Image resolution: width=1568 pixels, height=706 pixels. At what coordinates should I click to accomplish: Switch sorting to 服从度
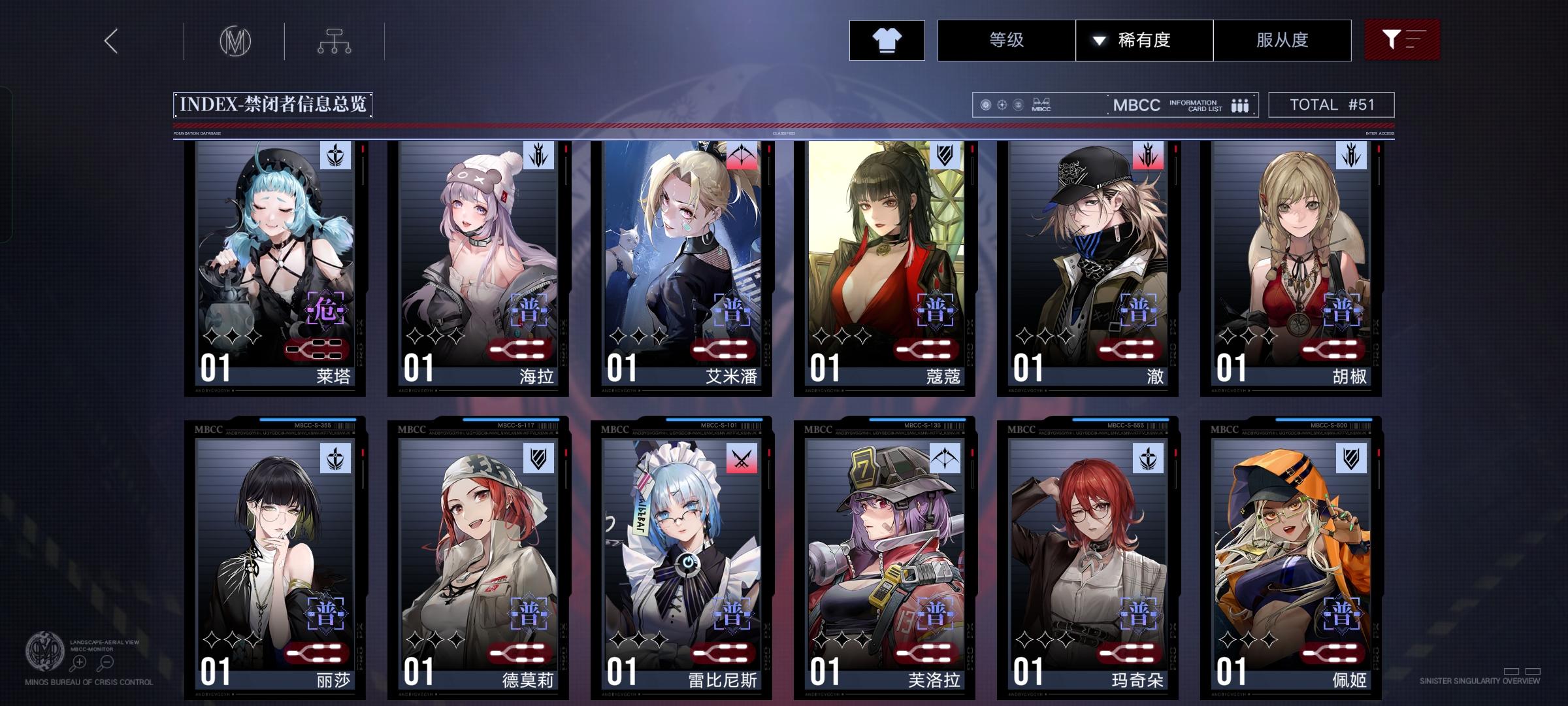1282,40
